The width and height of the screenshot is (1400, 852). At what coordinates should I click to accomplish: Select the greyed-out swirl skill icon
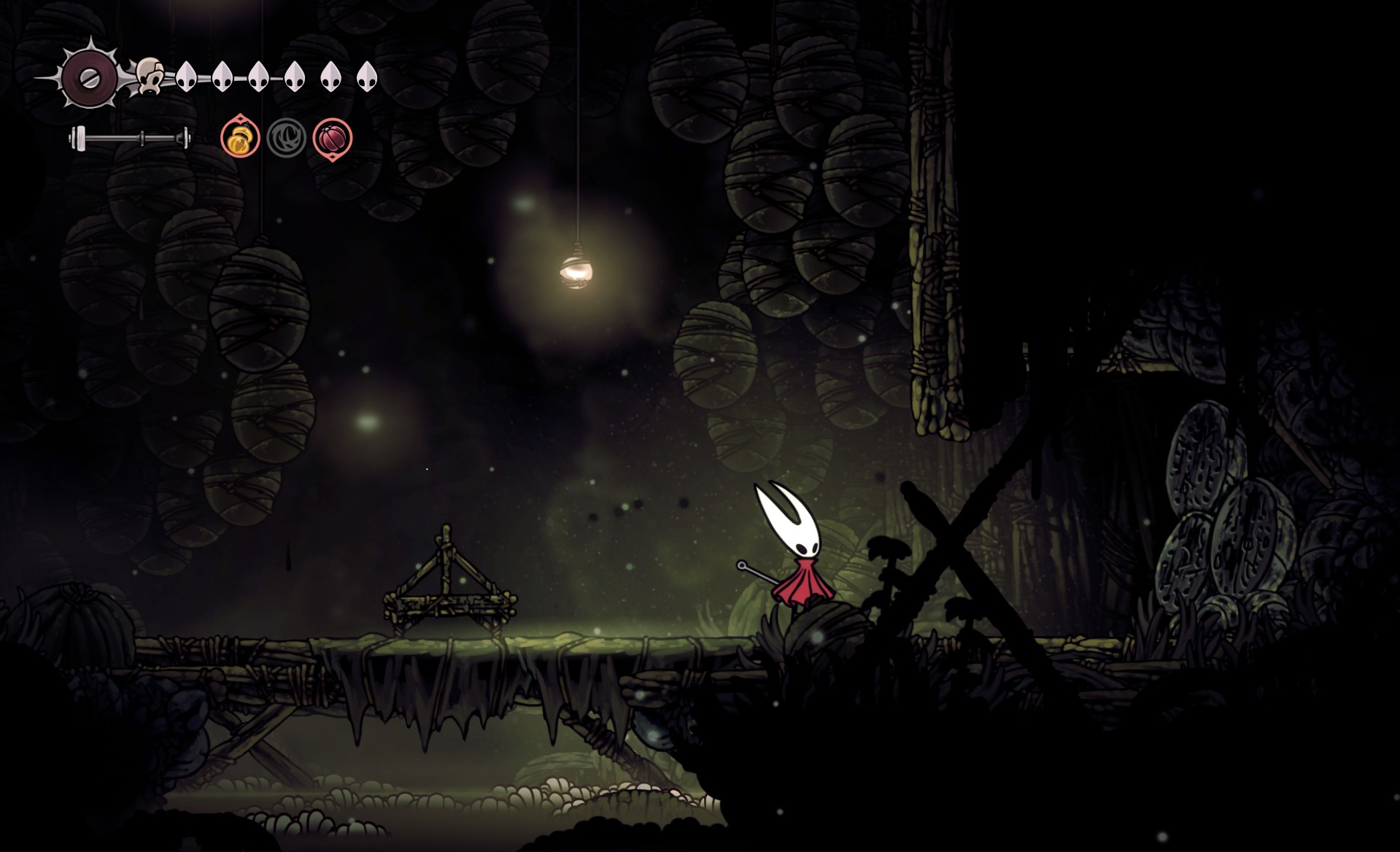tap(286, 137)
